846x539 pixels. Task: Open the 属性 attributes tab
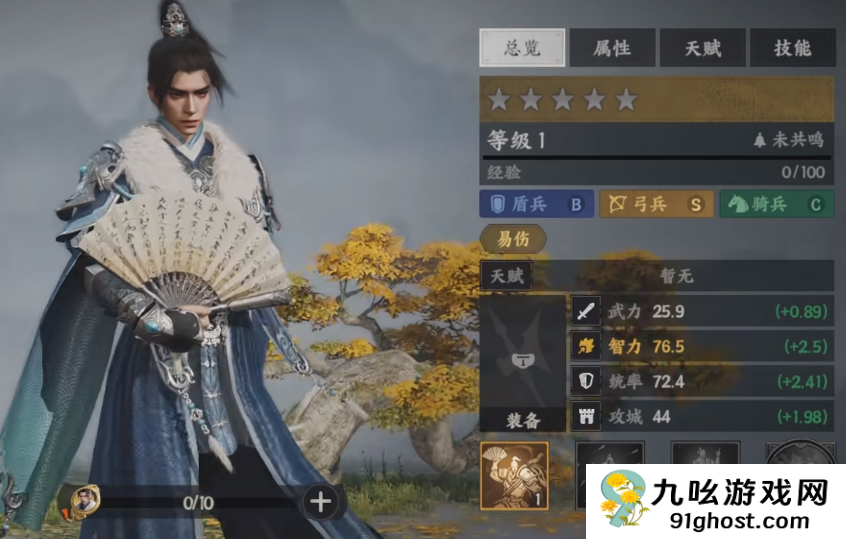pos(611,47)
